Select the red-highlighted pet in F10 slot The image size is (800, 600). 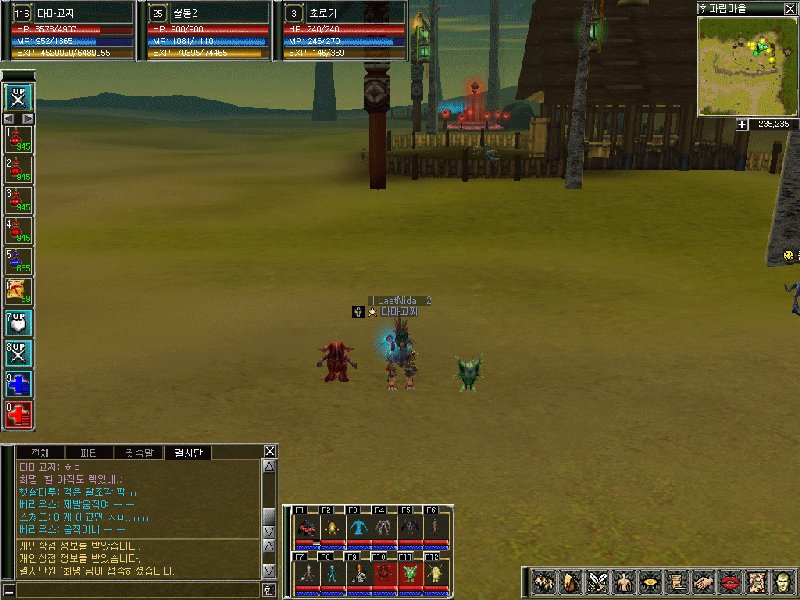coord(384,572)
